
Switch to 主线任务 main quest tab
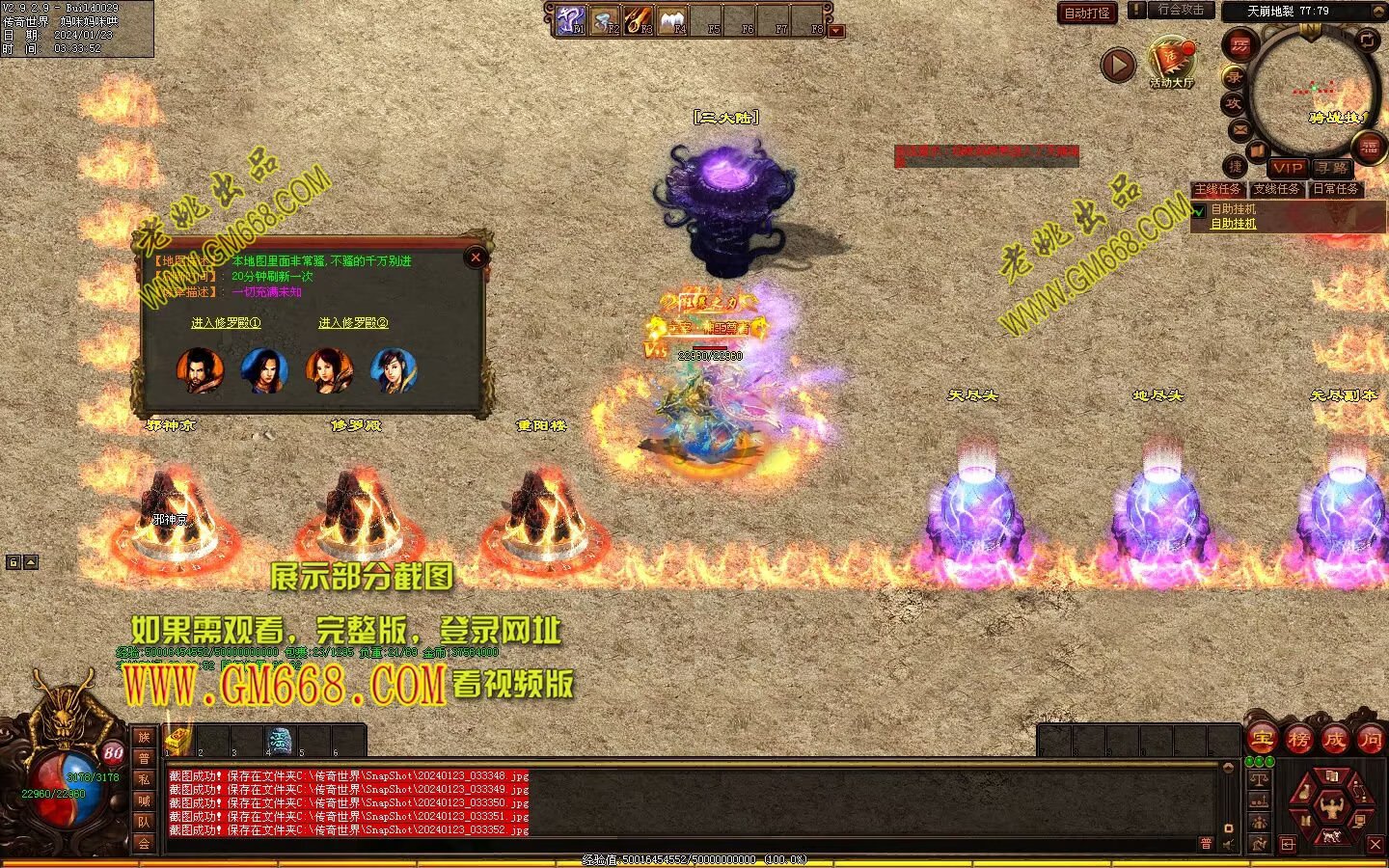coord(1218,189)
